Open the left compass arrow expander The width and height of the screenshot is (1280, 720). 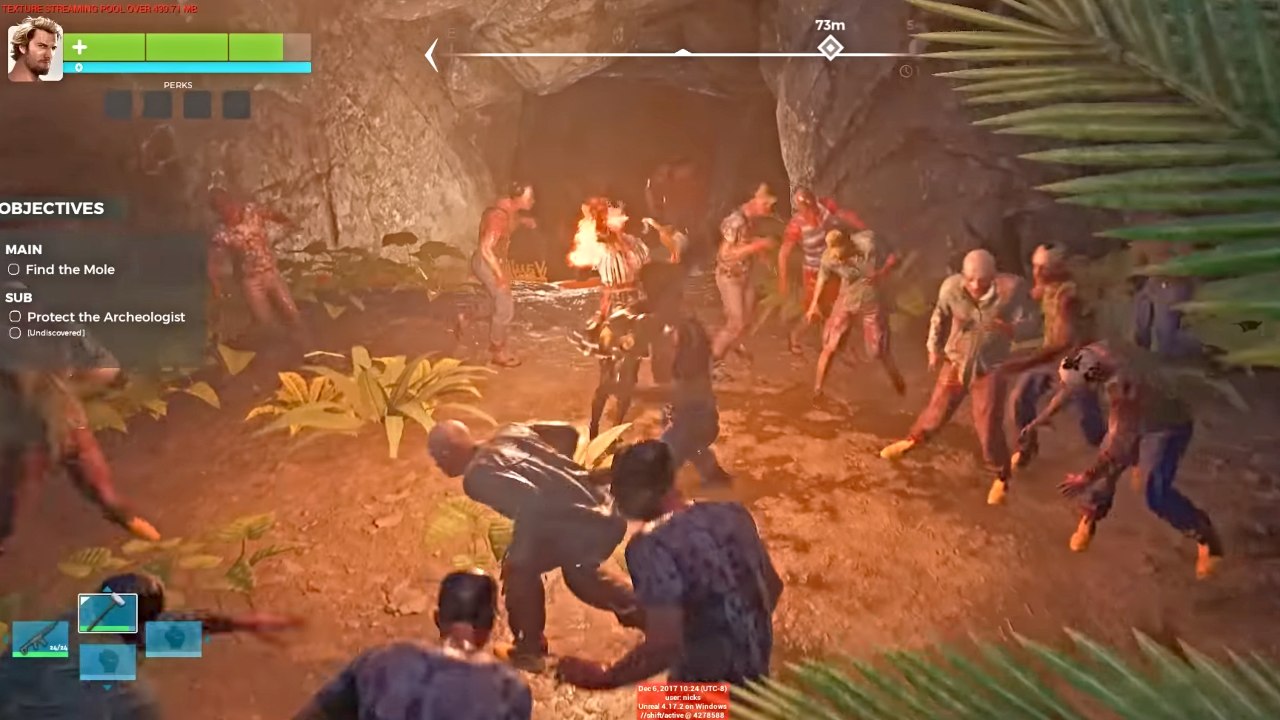[x=429, y=53]
